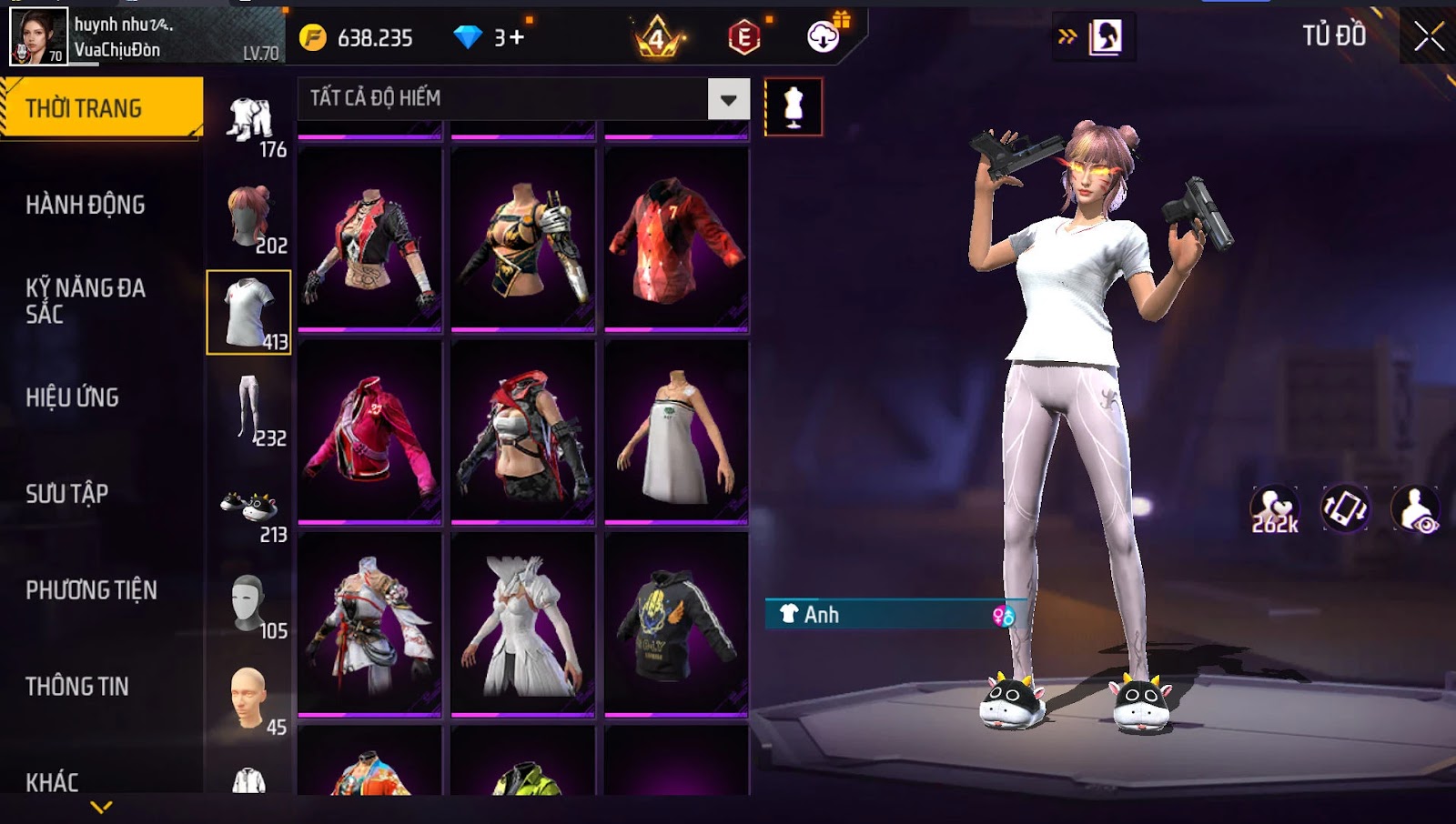This screenshot has height=824, width=1456.
Task: Open the face mask category with 105 items
Action: coord(249,606)
